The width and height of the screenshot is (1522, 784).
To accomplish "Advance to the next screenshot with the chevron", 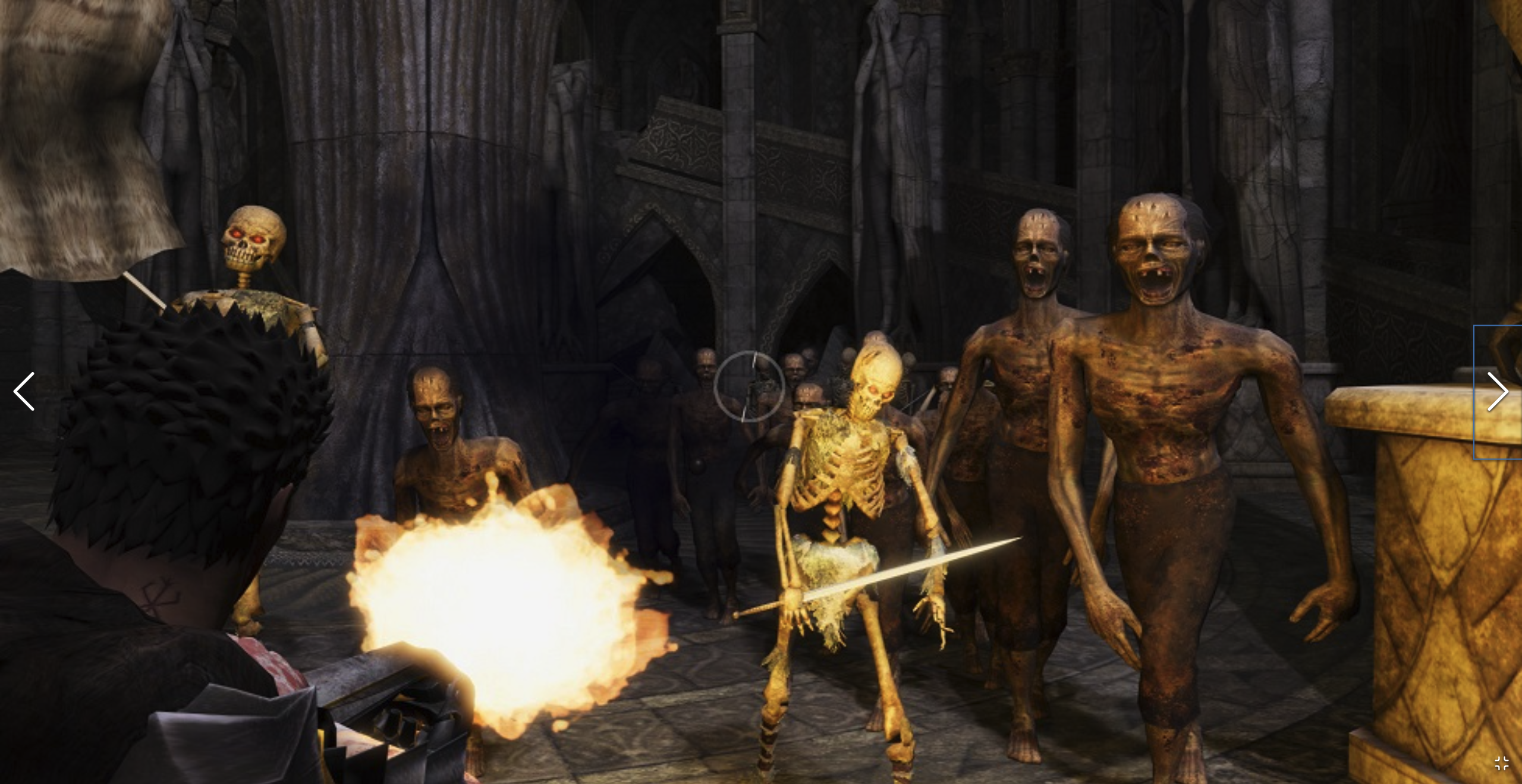I will point(1499,392).
